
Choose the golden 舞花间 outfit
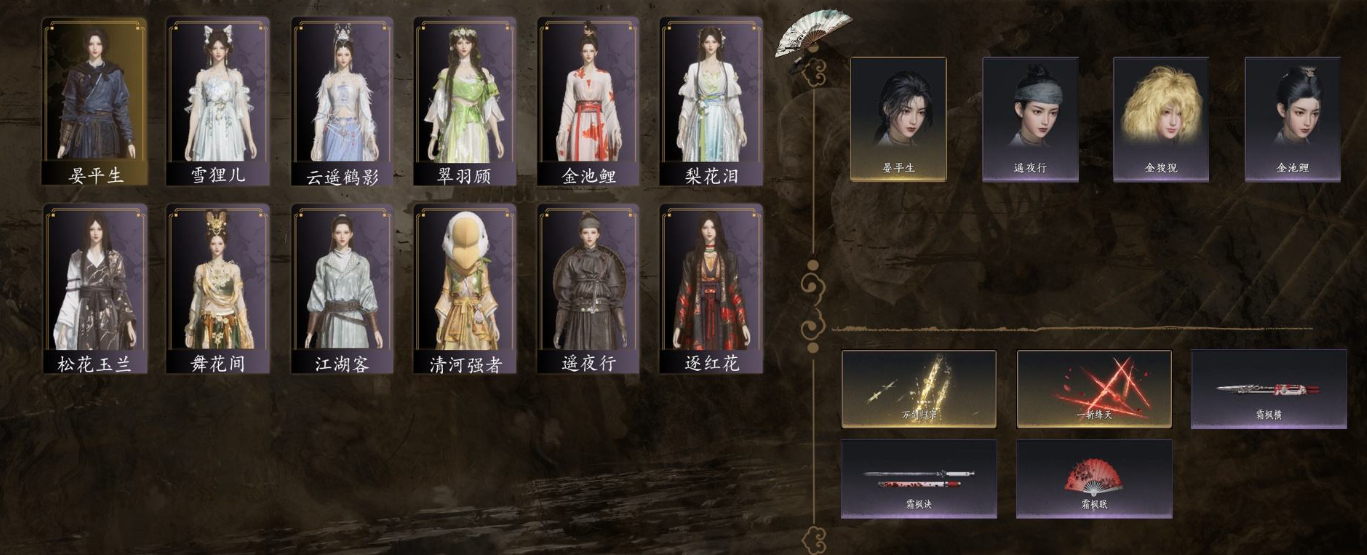(x=218, y=289)
